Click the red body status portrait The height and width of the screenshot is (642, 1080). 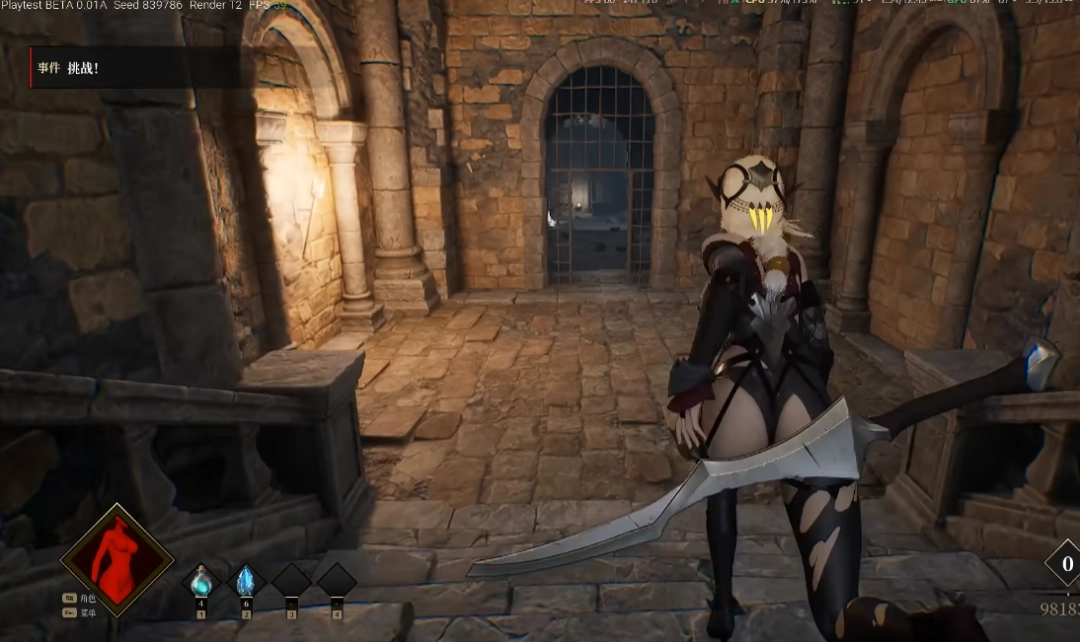click(117, 560)
